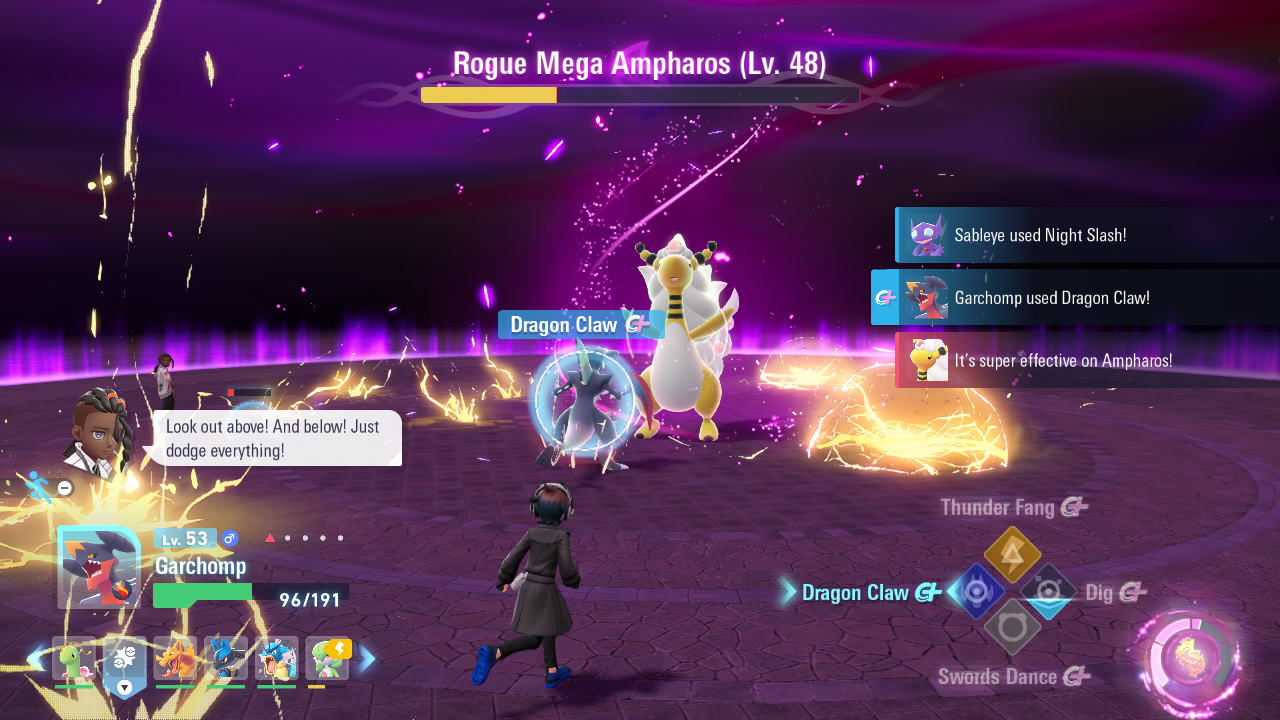This screenshot has width=1280, height=720.
Task: Activate the glowing Mega Evolution gauge
Action: coord(1189,662)
